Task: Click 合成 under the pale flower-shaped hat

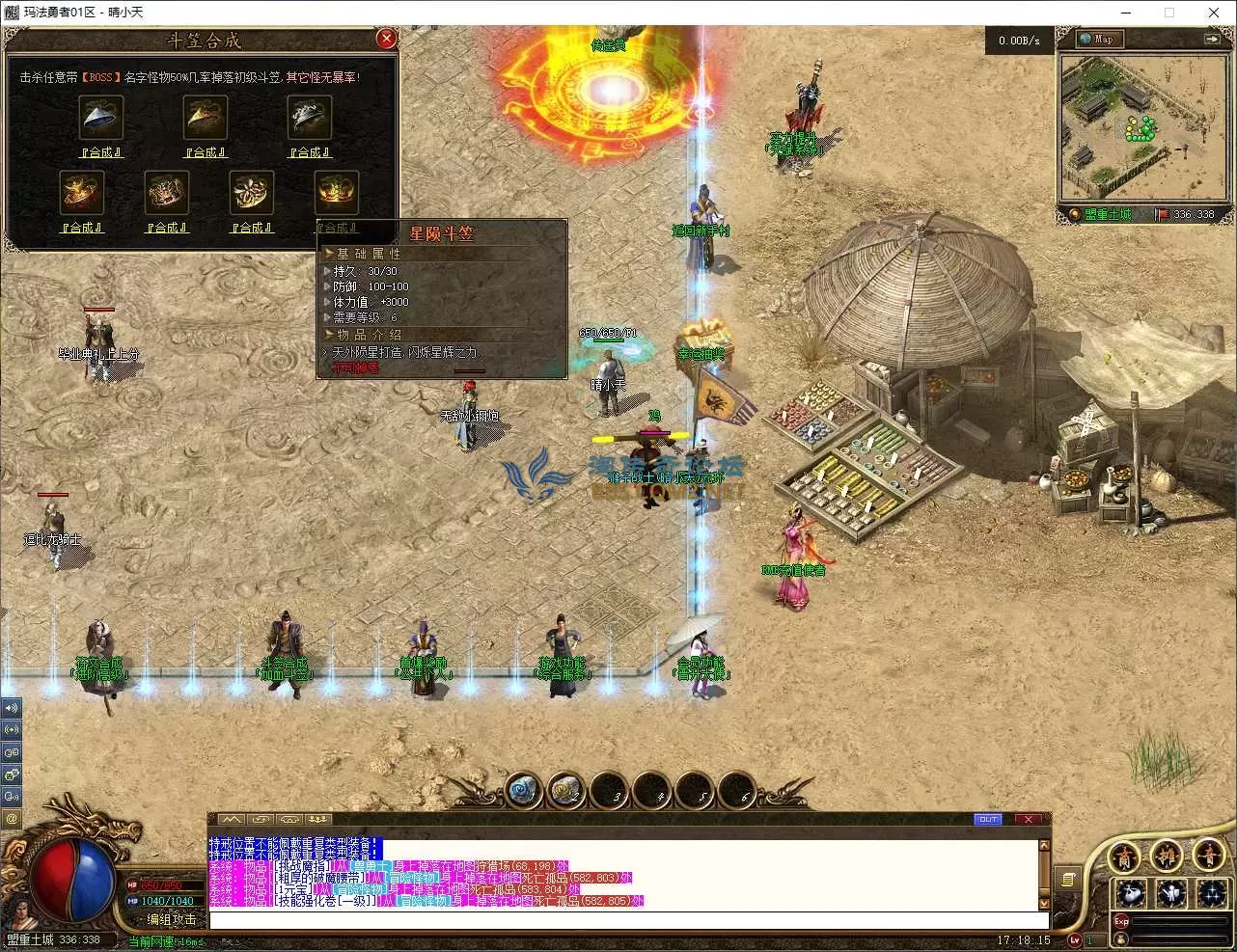Action: [252, 228]
